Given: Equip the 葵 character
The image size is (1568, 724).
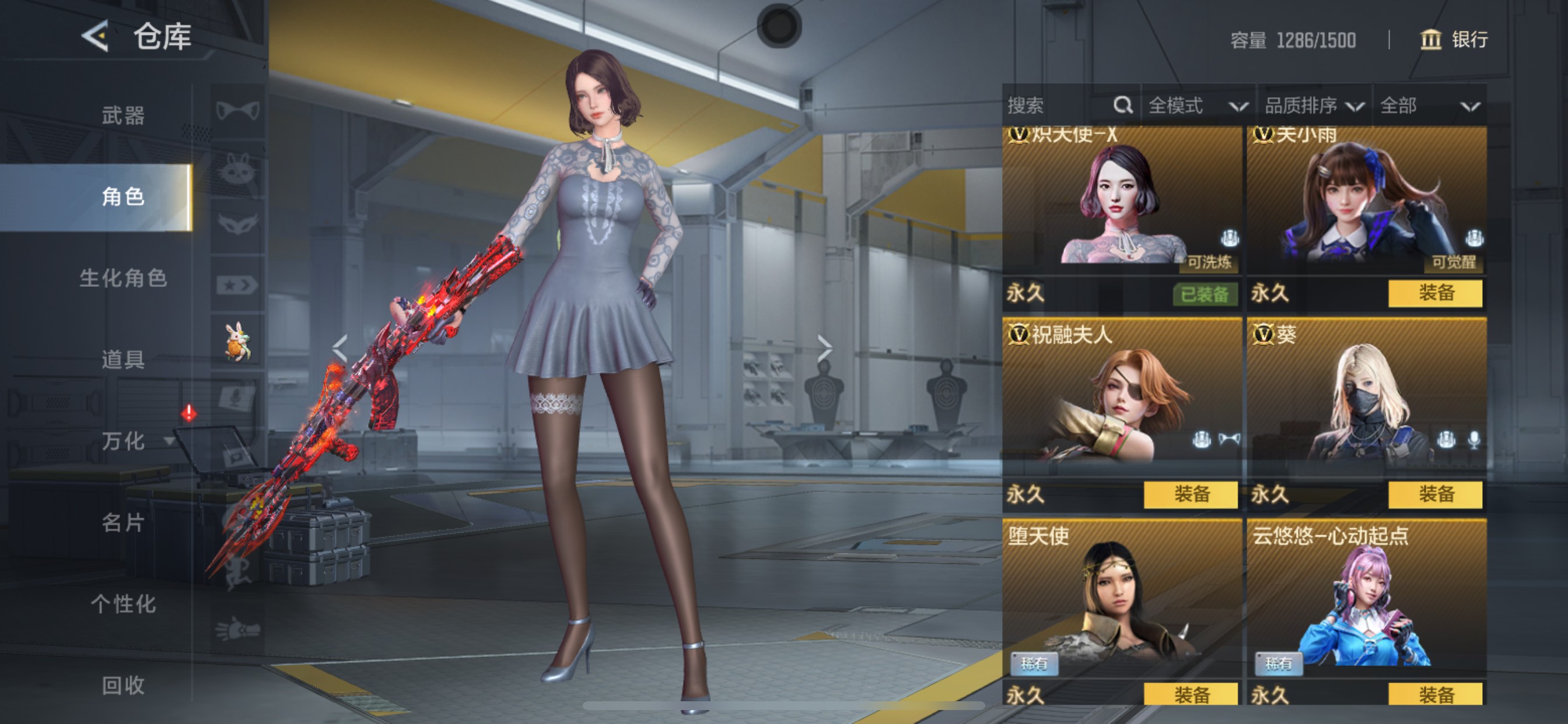Looking at the screenshot, I should [x=1434, y=494].
